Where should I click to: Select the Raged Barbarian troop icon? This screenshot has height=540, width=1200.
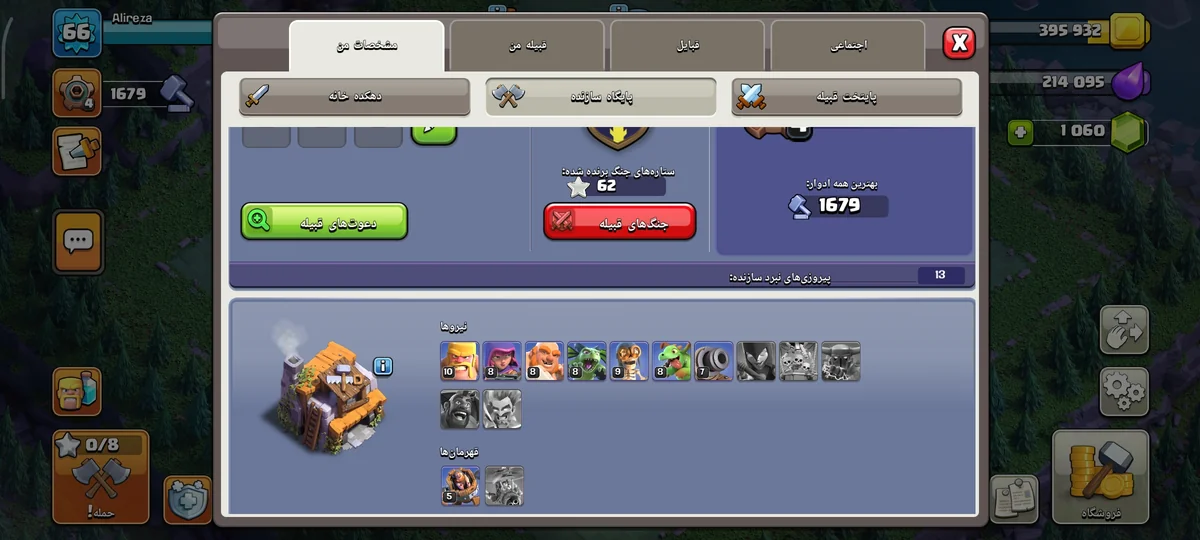[x=460, y=361]
